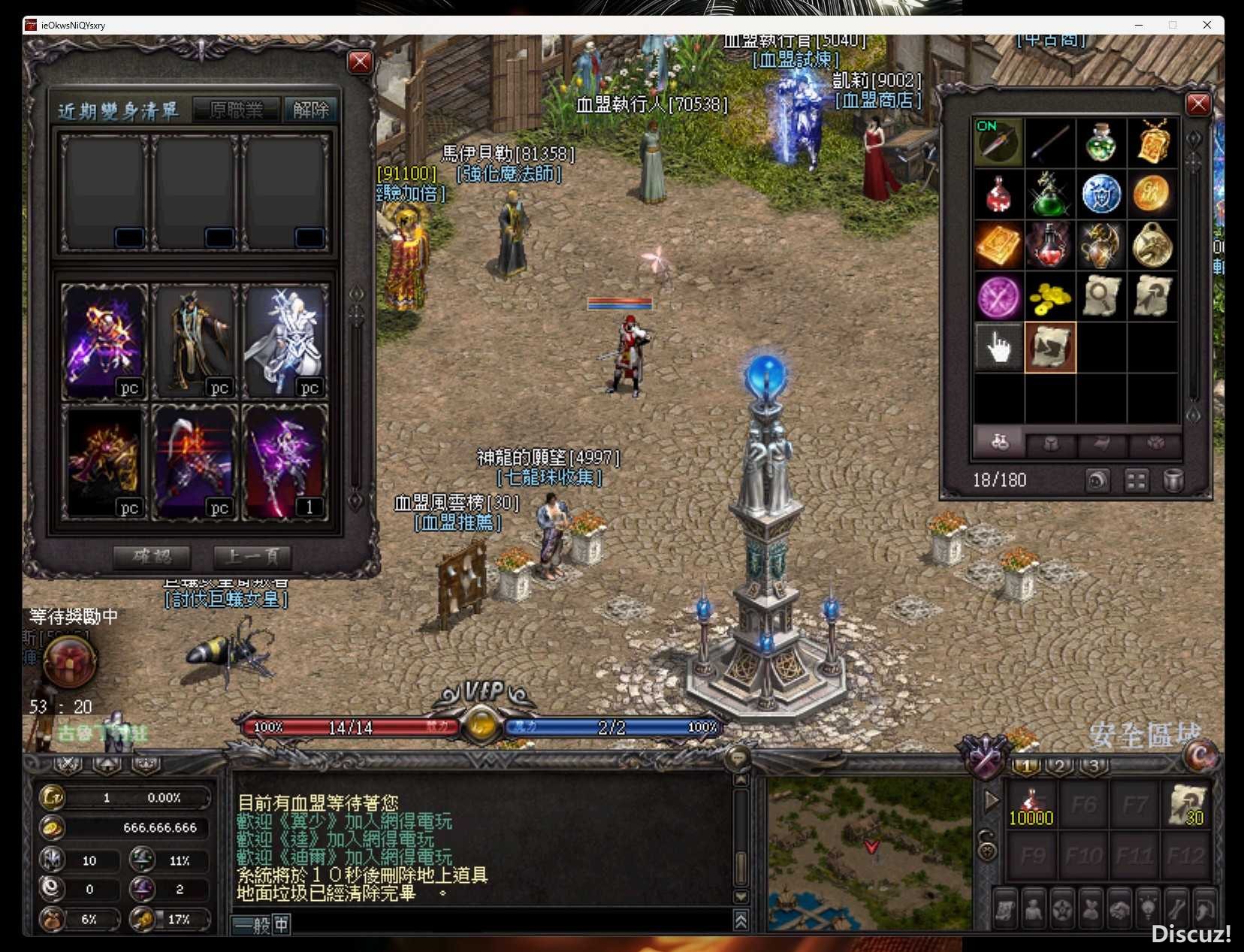Viewport: 1244px width, 952px height.
Task: Switch to the potions inventory tab
Action: tap(999, 443)
